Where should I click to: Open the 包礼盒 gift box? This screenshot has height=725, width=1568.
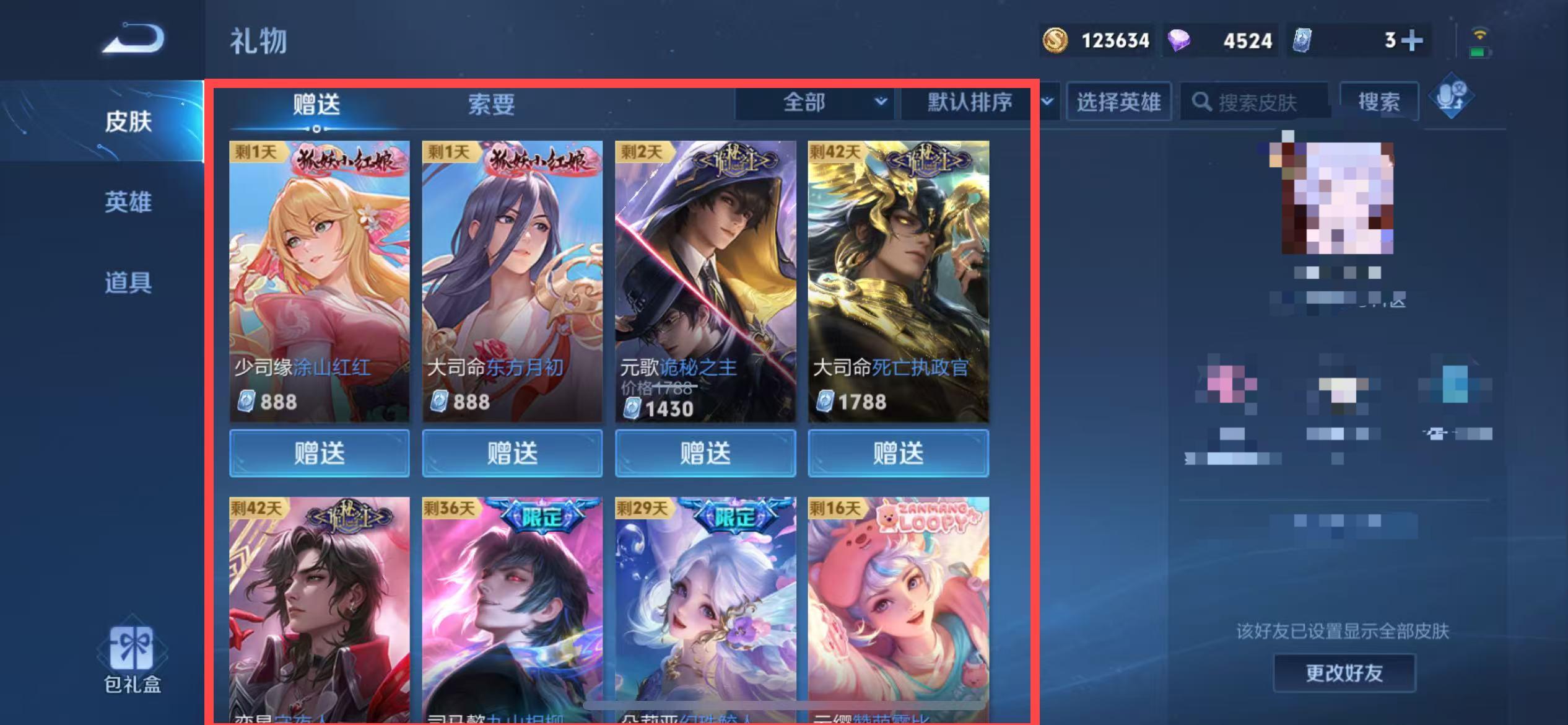[x=132, y=659]
